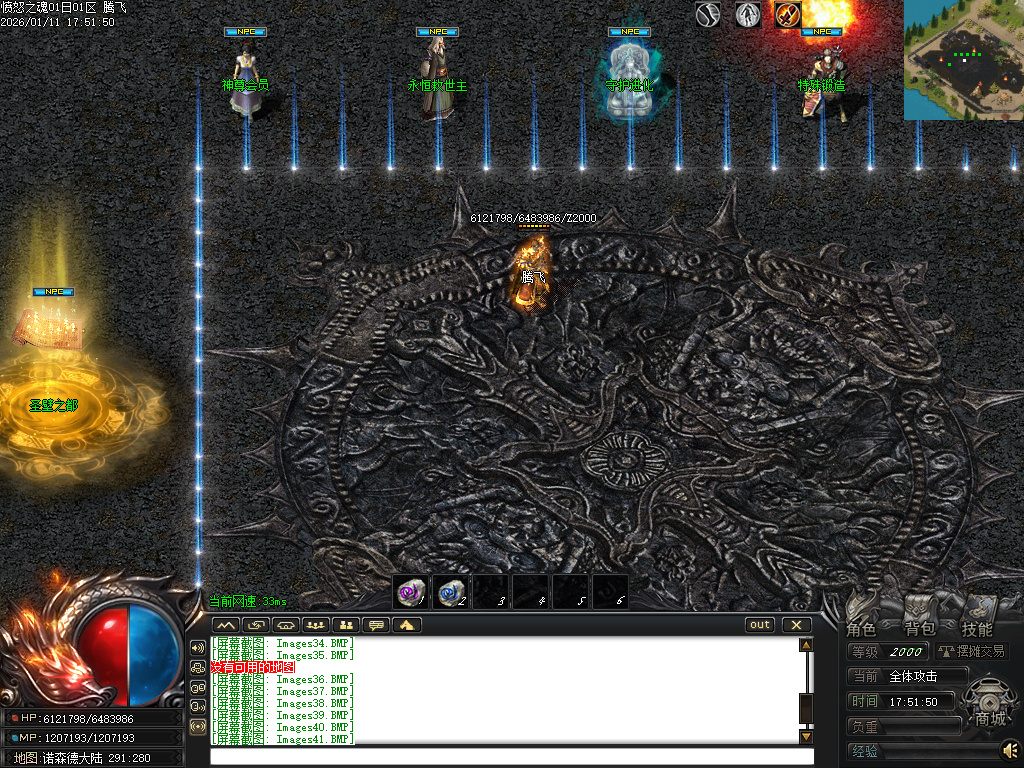
Task: Focus the chat text input field
Action: click(510, 756)
